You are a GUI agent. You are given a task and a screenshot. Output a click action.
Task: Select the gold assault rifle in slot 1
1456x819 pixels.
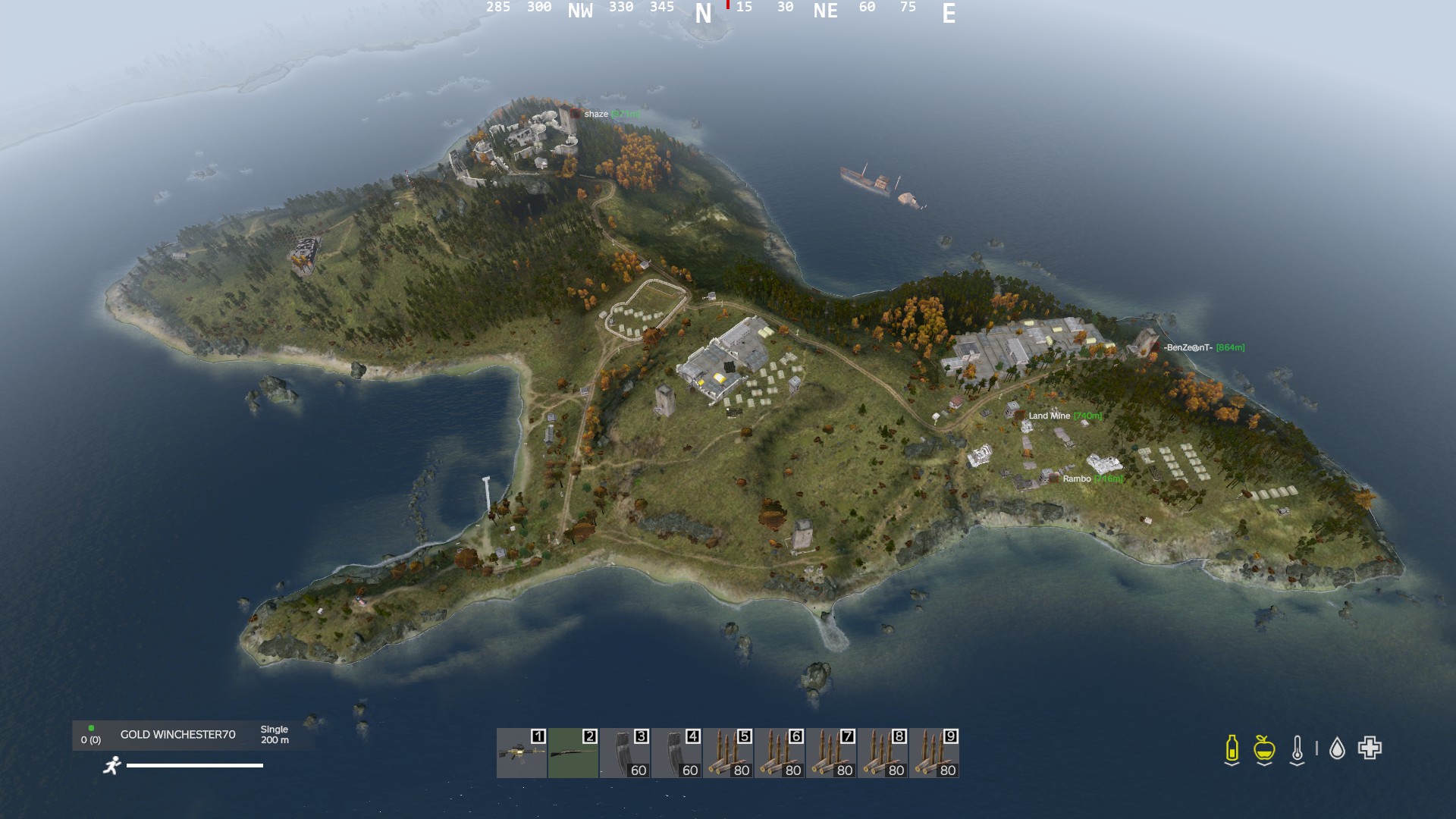pyautogui.click(x=522, y=753)
